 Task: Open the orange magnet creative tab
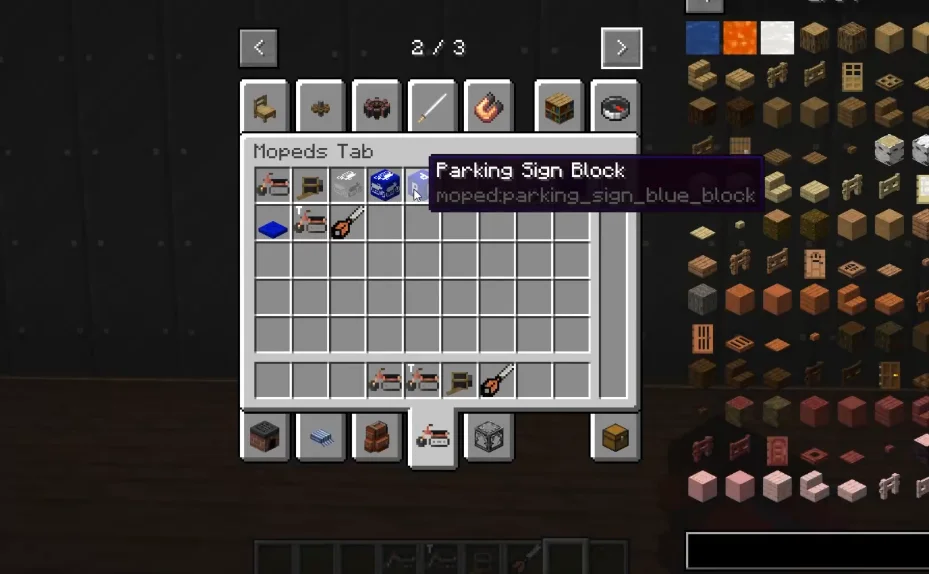pos(490,108)
